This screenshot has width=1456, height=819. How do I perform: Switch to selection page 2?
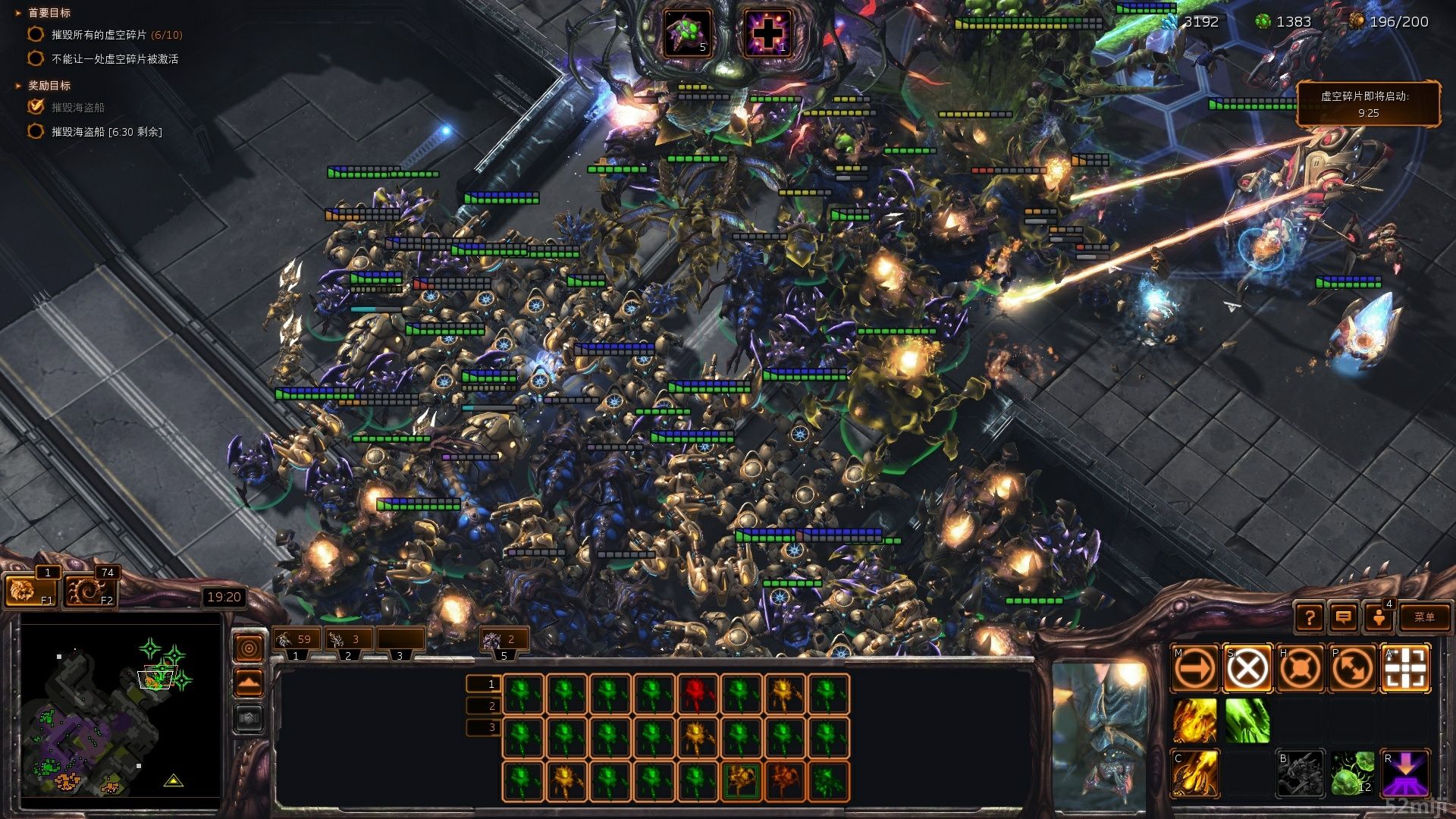[484, 706]
